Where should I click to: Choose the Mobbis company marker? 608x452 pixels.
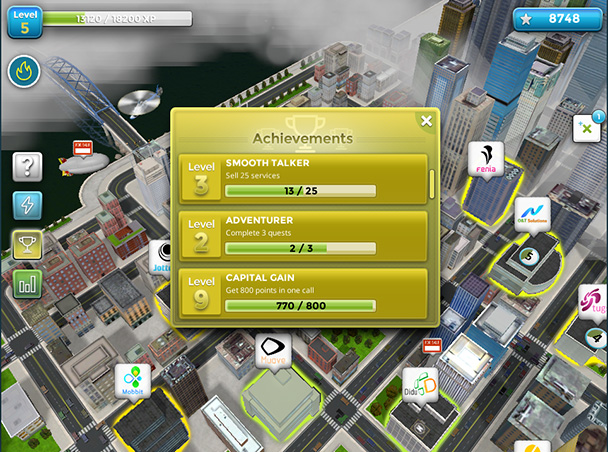pos(133,380)
